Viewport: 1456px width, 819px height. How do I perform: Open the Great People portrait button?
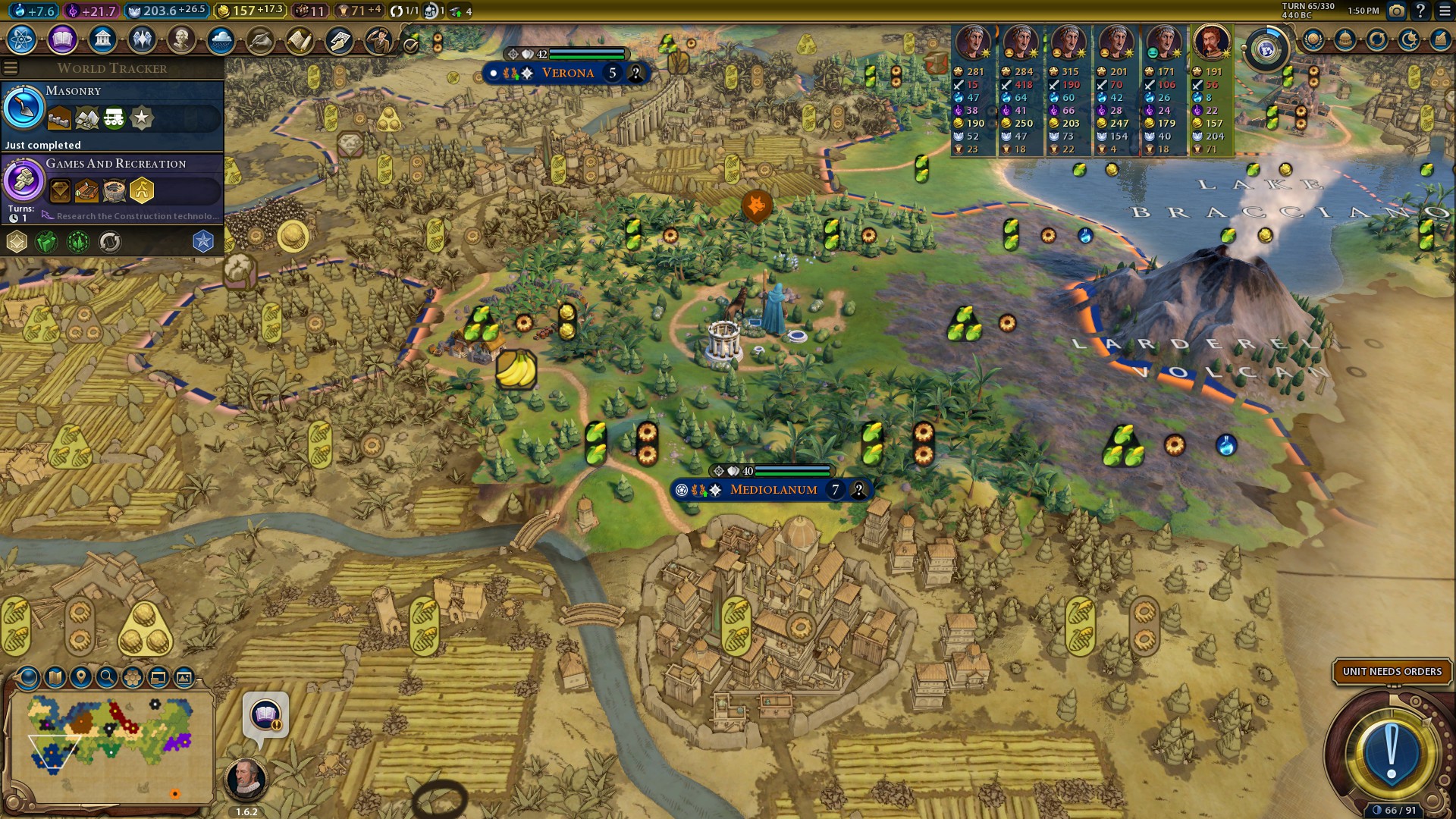pyautogui.click(x=181, y=39)
